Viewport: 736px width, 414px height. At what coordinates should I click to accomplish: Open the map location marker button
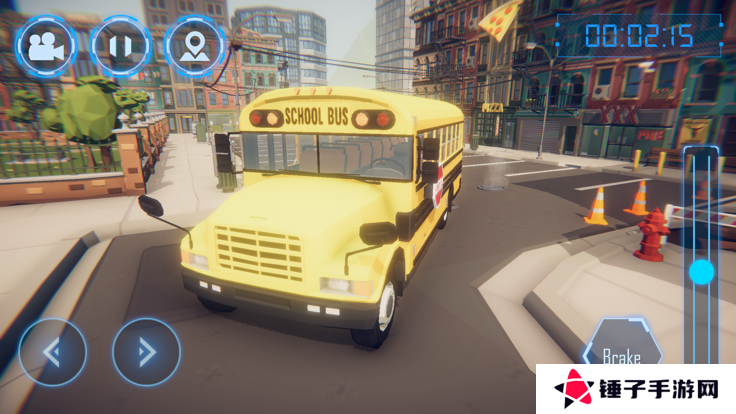[194, 44]
